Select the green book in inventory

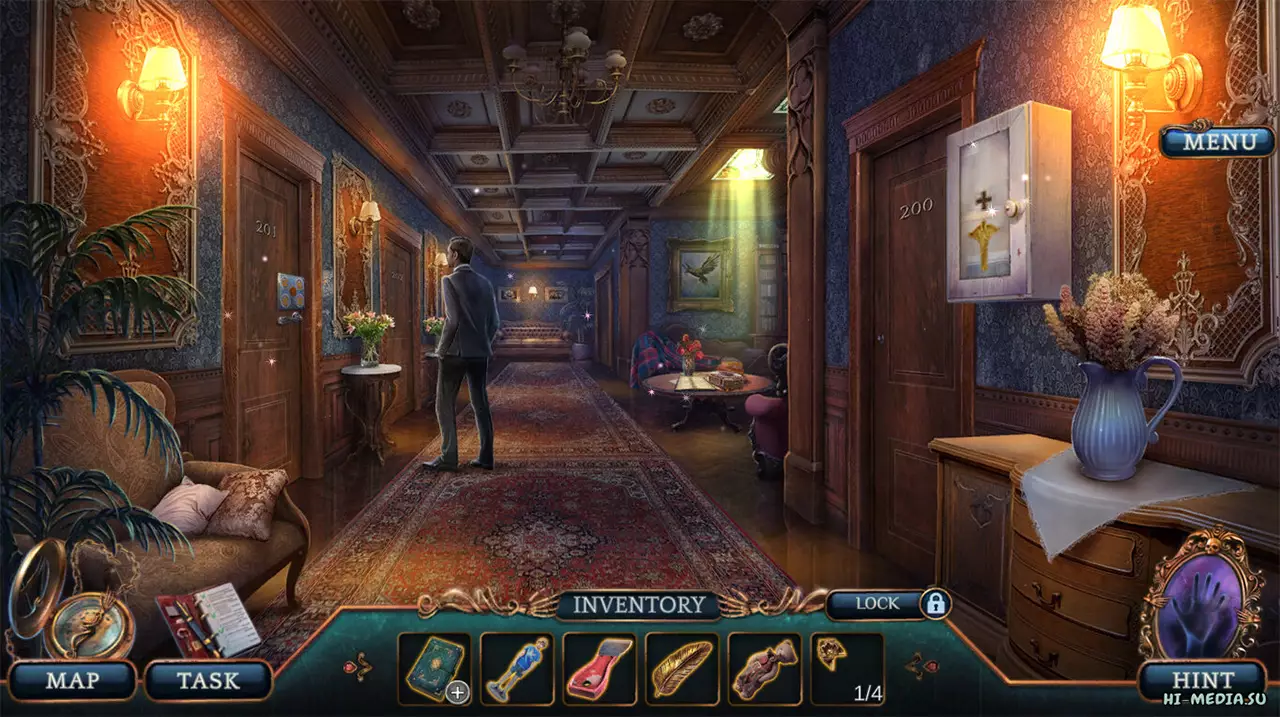(x=434, y=668)
